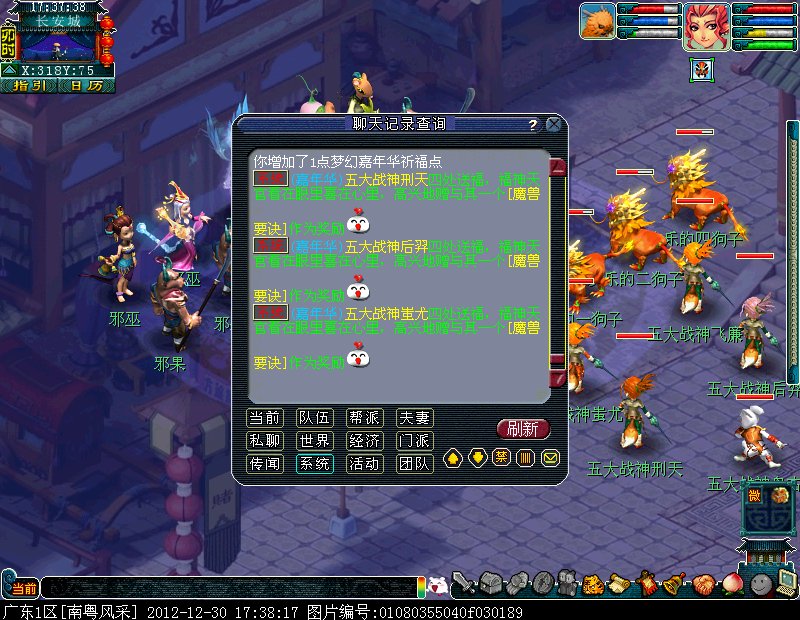Open the 日历 calendar button
Image resolution: width=800 pixels, height=620 pixels.
tap(86, 86)
